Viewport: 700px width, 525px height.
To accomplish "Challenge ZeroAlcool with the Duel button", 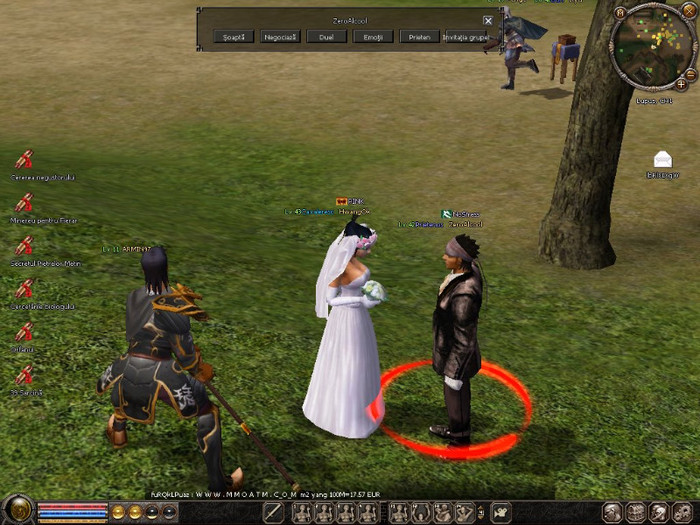I will tap(326, 37).
